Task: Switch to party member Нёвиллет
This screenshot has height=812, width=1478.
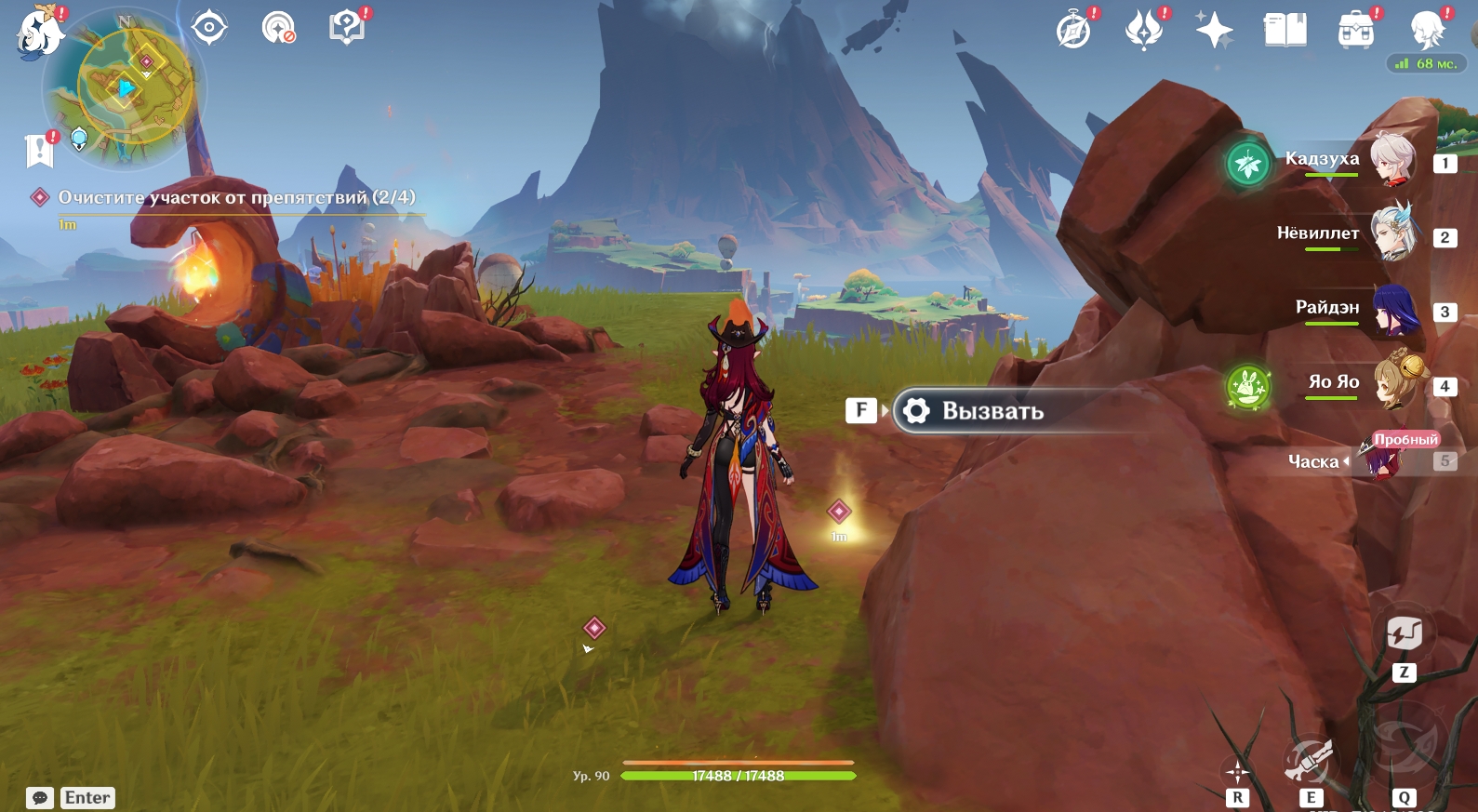Action: click(x=1392, y=233)
